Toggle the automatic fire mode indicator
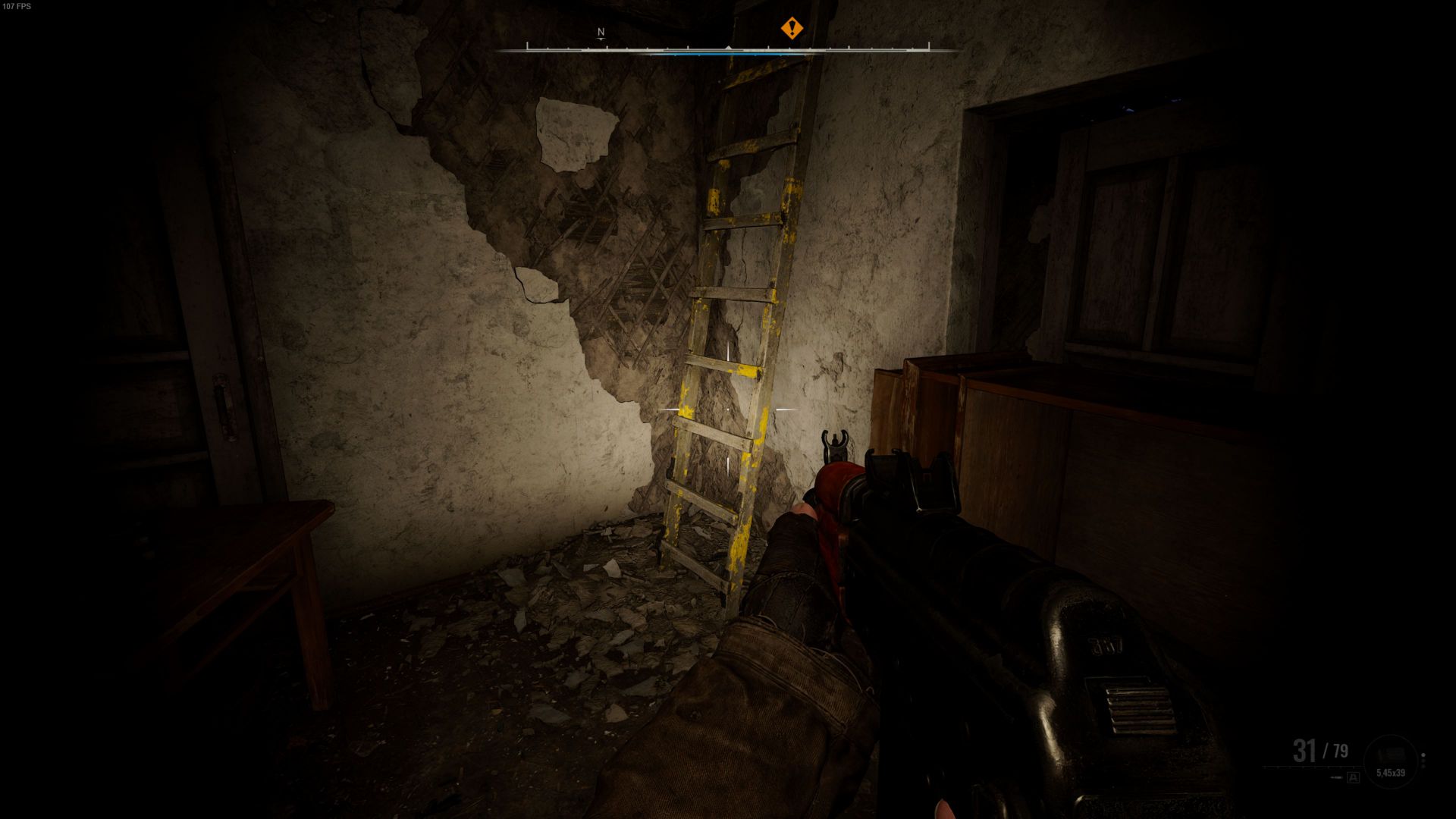The height and width of the screenshot is (819, 1456). 1353,777
